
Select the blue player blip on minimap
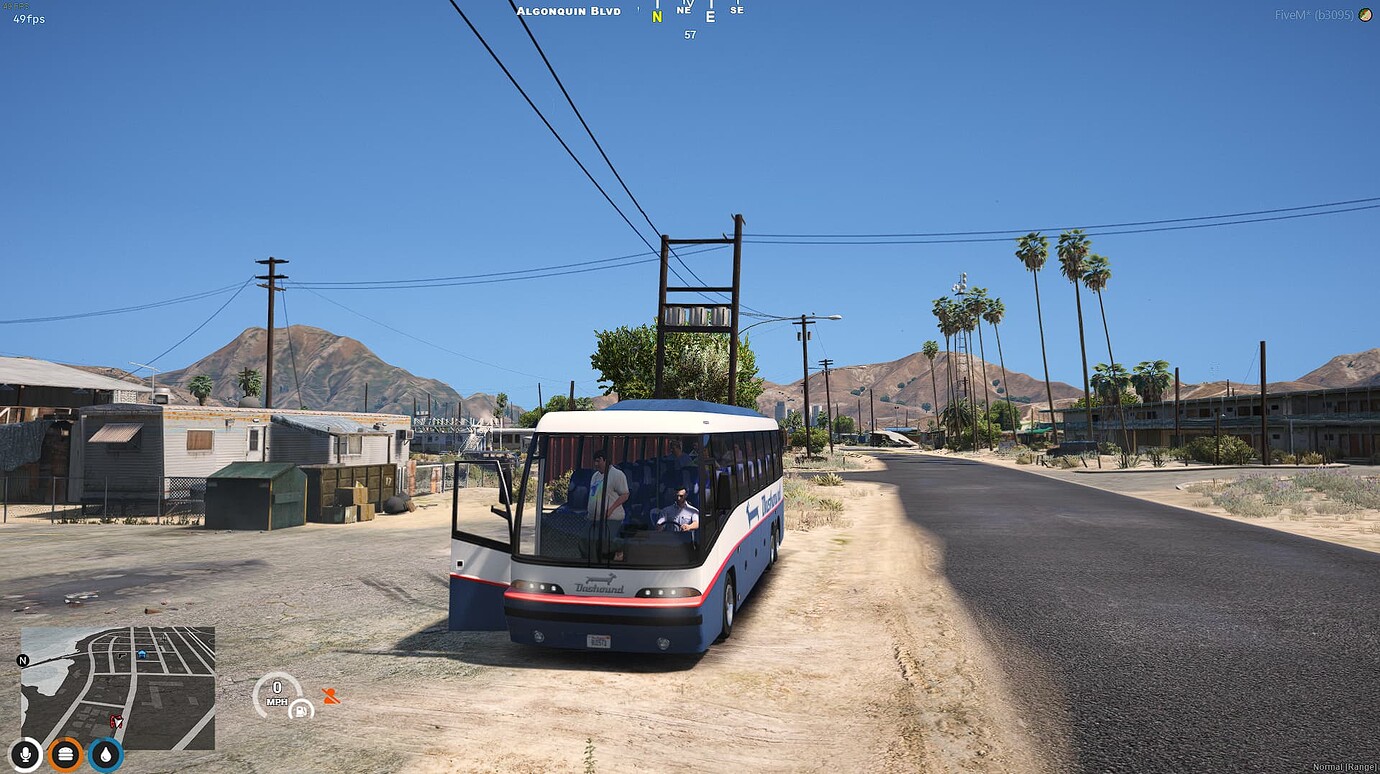142,653
